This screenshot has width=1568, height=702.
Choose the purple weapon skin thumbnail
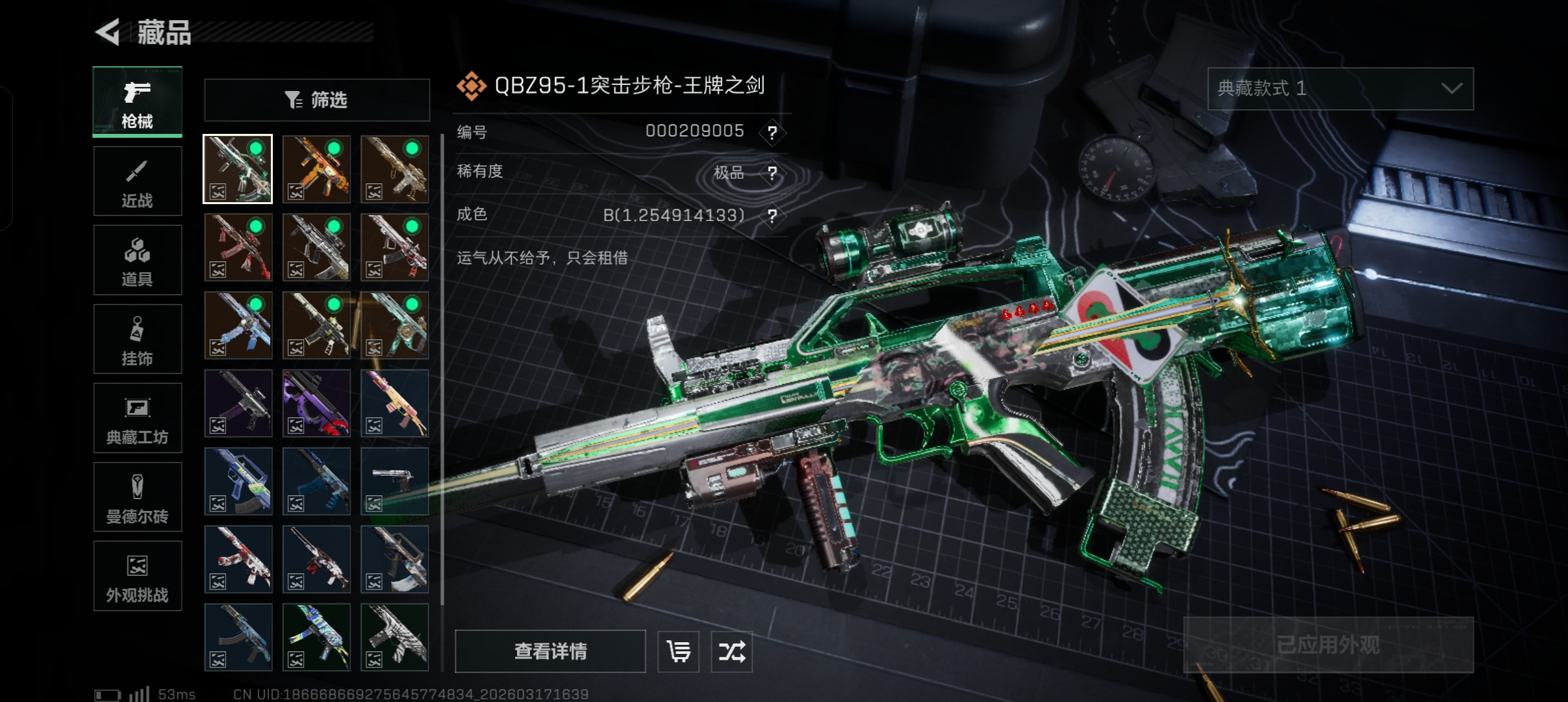coord(316,403)
